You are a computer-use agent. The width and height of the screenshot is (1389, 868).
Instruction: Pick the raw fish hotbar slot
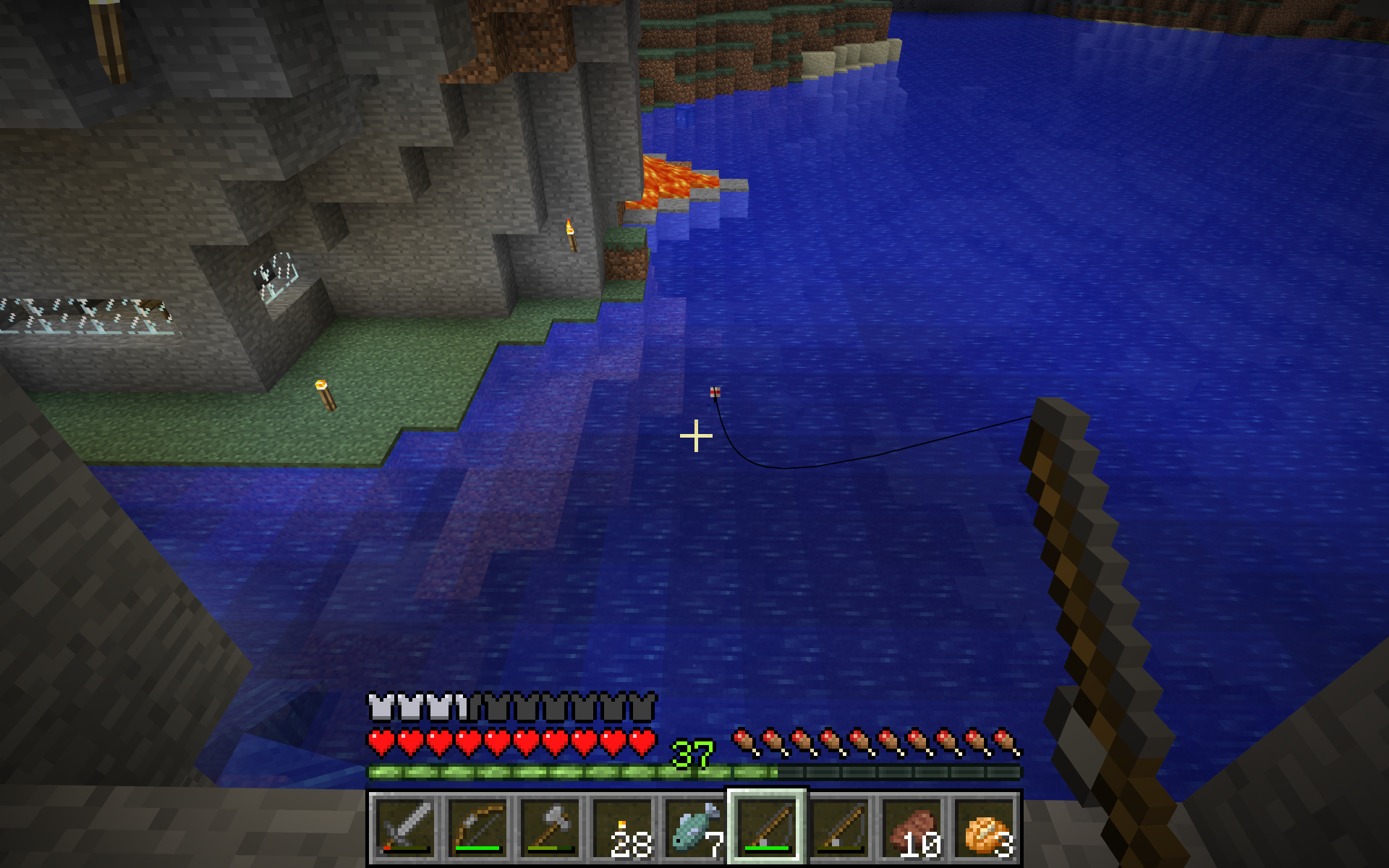coord(694,827)
